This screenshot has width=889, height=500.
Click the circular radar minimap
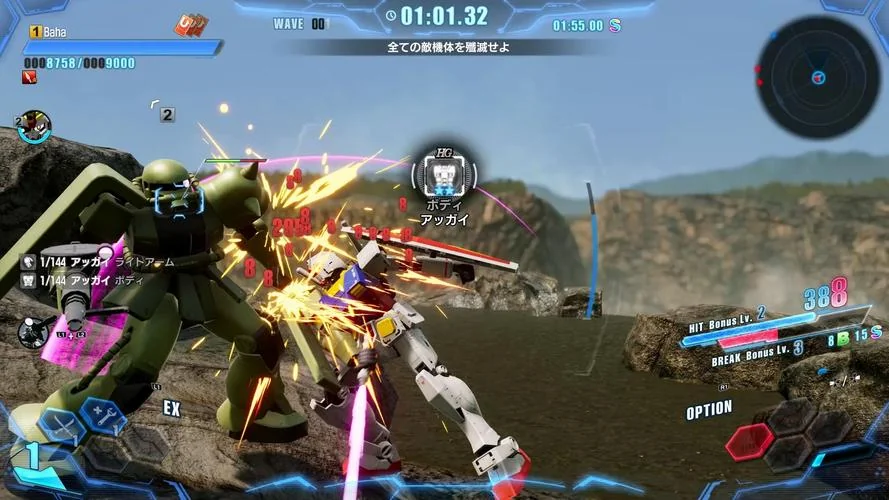click(818, 77)
